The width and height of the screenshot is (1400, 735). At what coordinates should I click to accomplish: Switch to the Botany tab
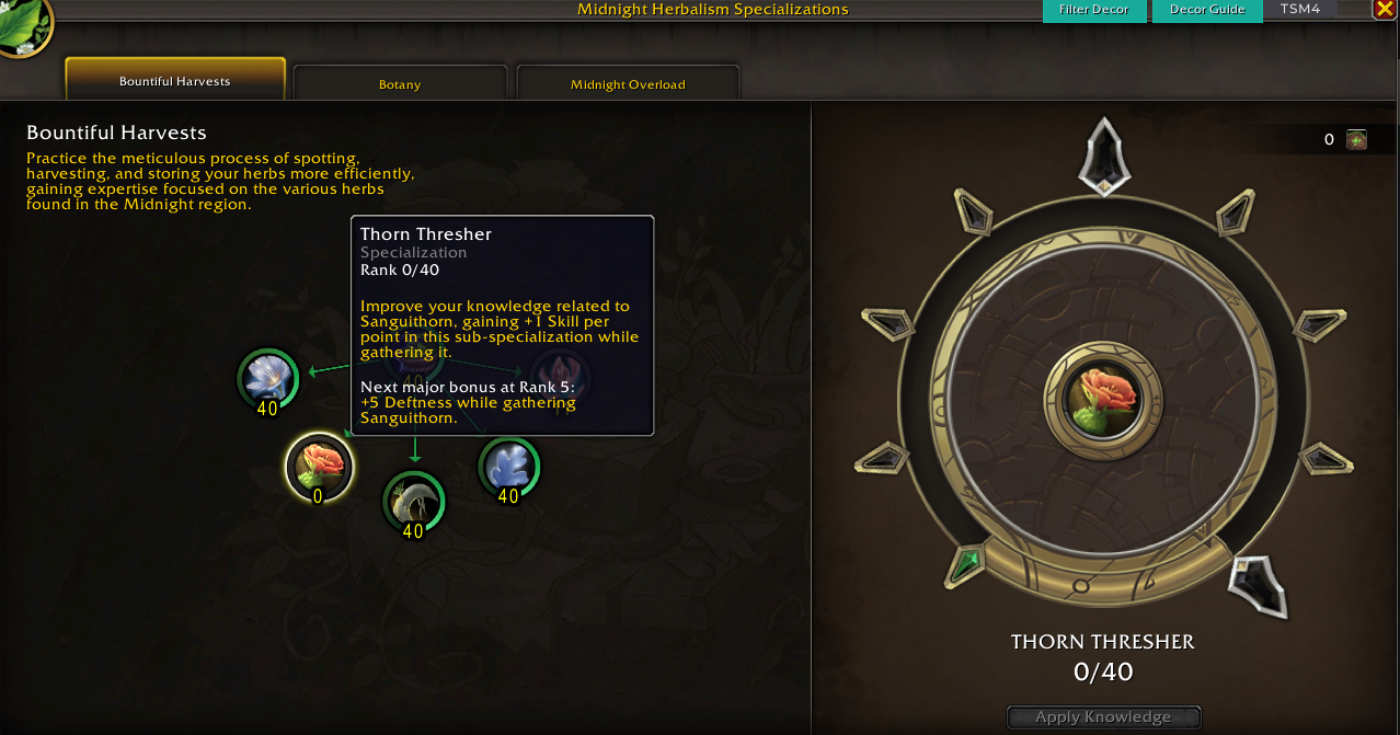[400, 84]
